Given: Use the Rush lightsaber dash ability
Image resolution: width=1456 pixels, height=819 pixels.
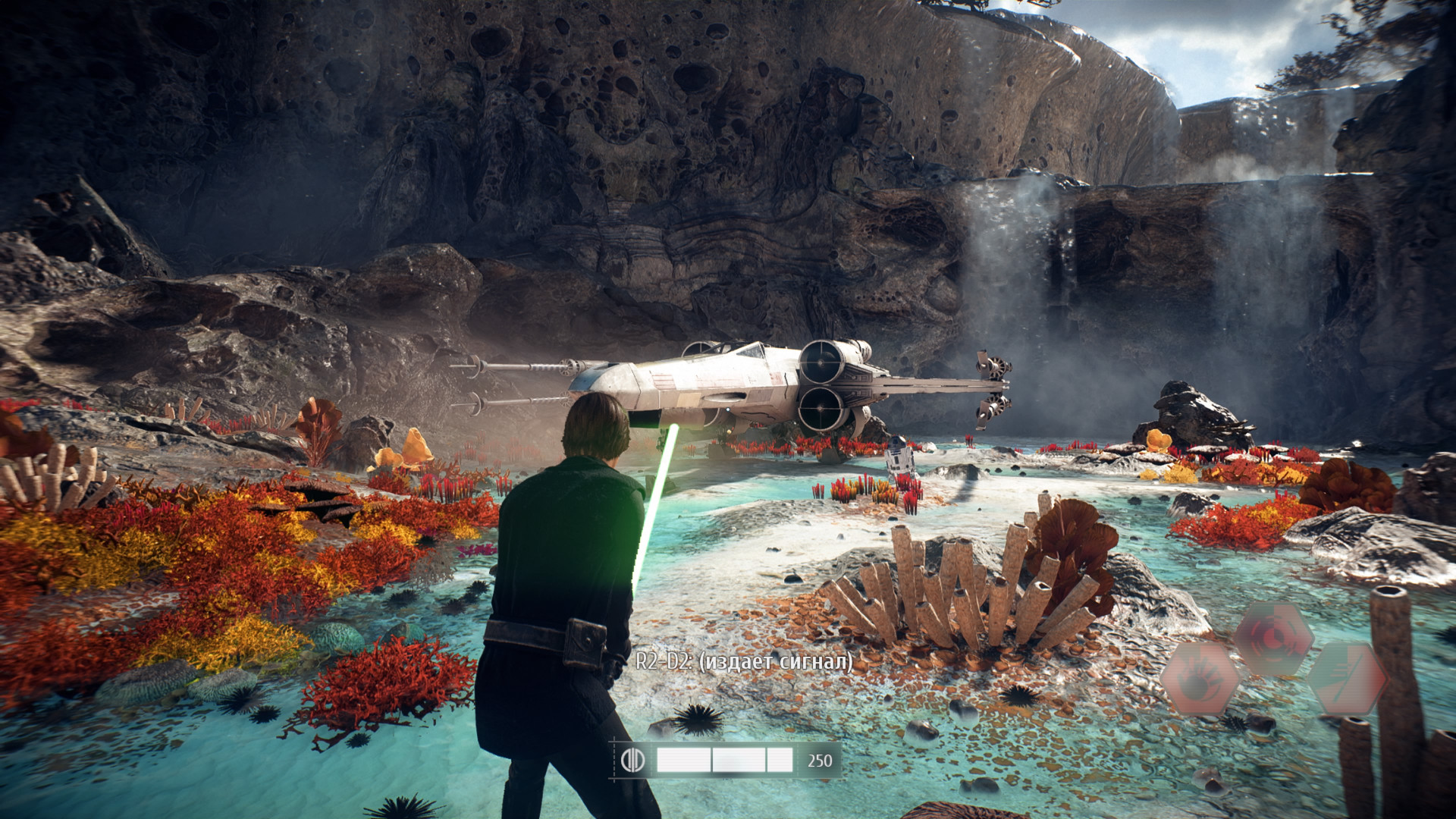Looking at the screenshot, I should [1348, 677].
